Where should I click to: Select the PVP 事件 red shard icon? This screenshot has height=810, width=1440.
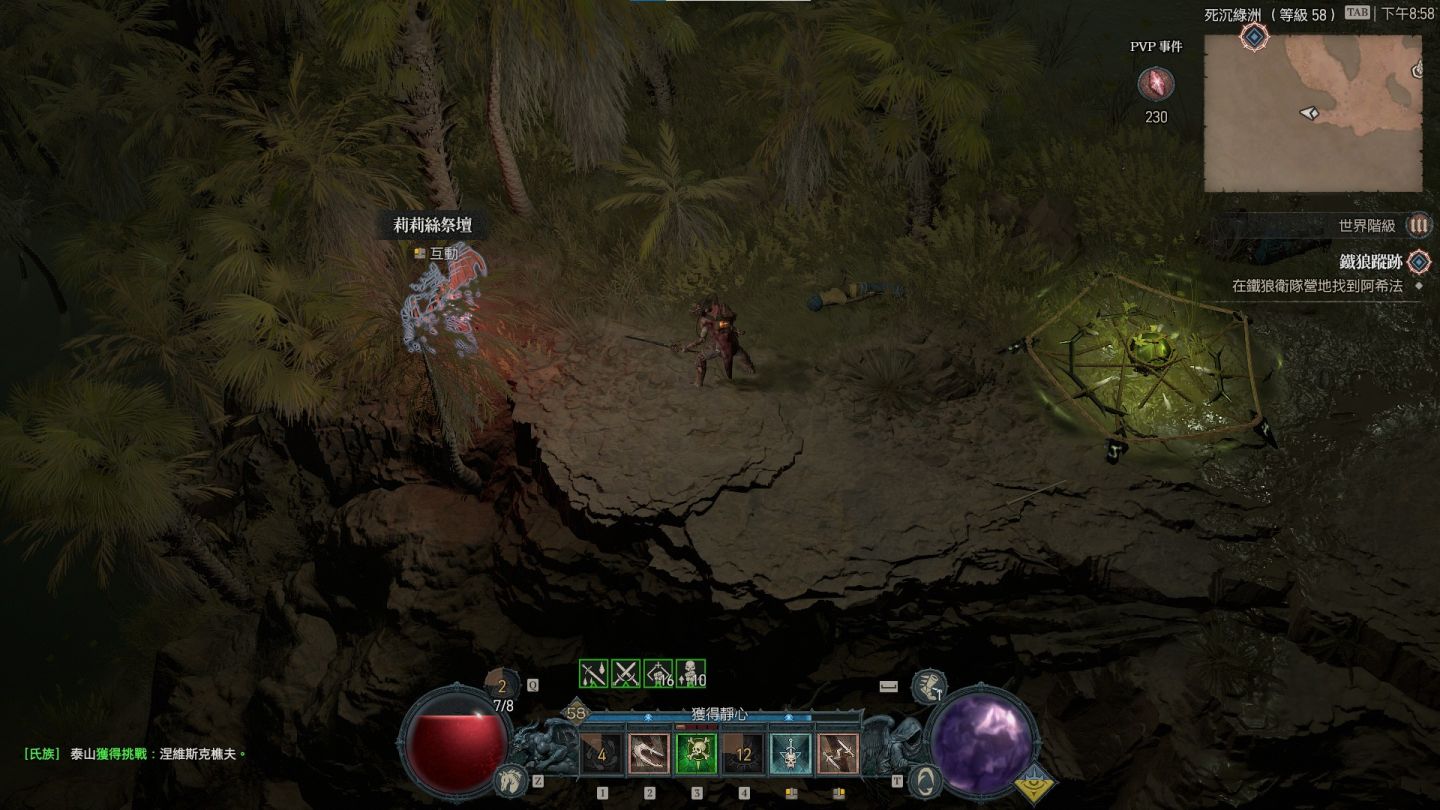point(1156,84)
